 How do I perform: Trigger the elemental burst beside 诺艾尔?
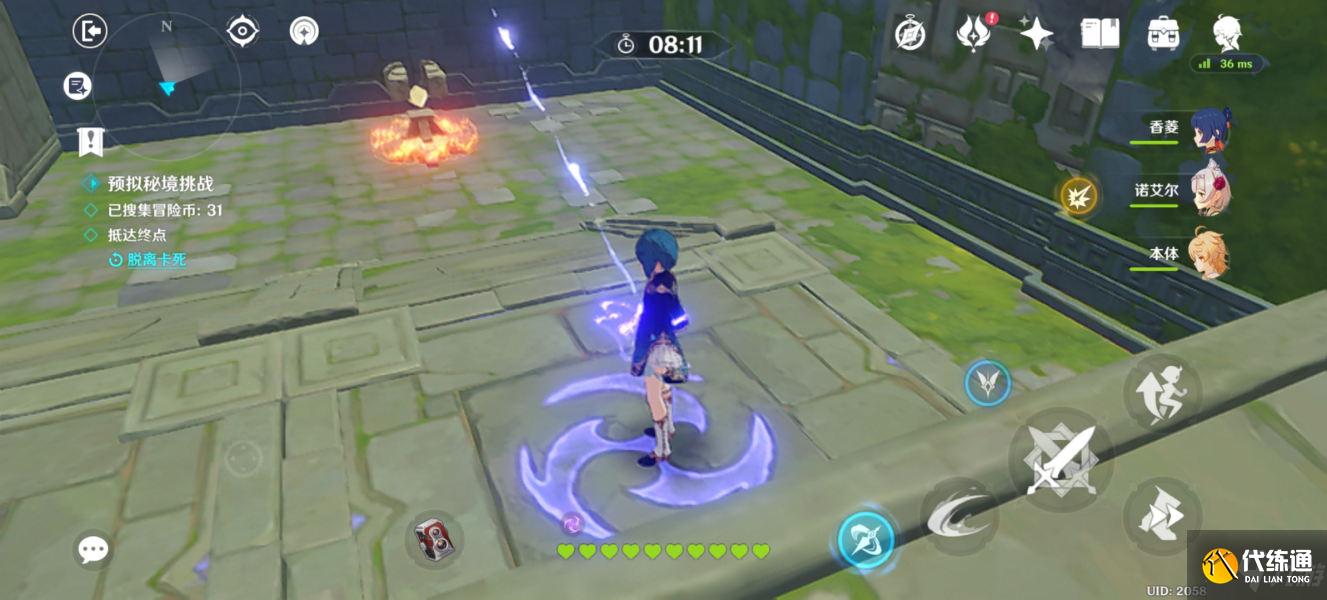(1079, 195)
